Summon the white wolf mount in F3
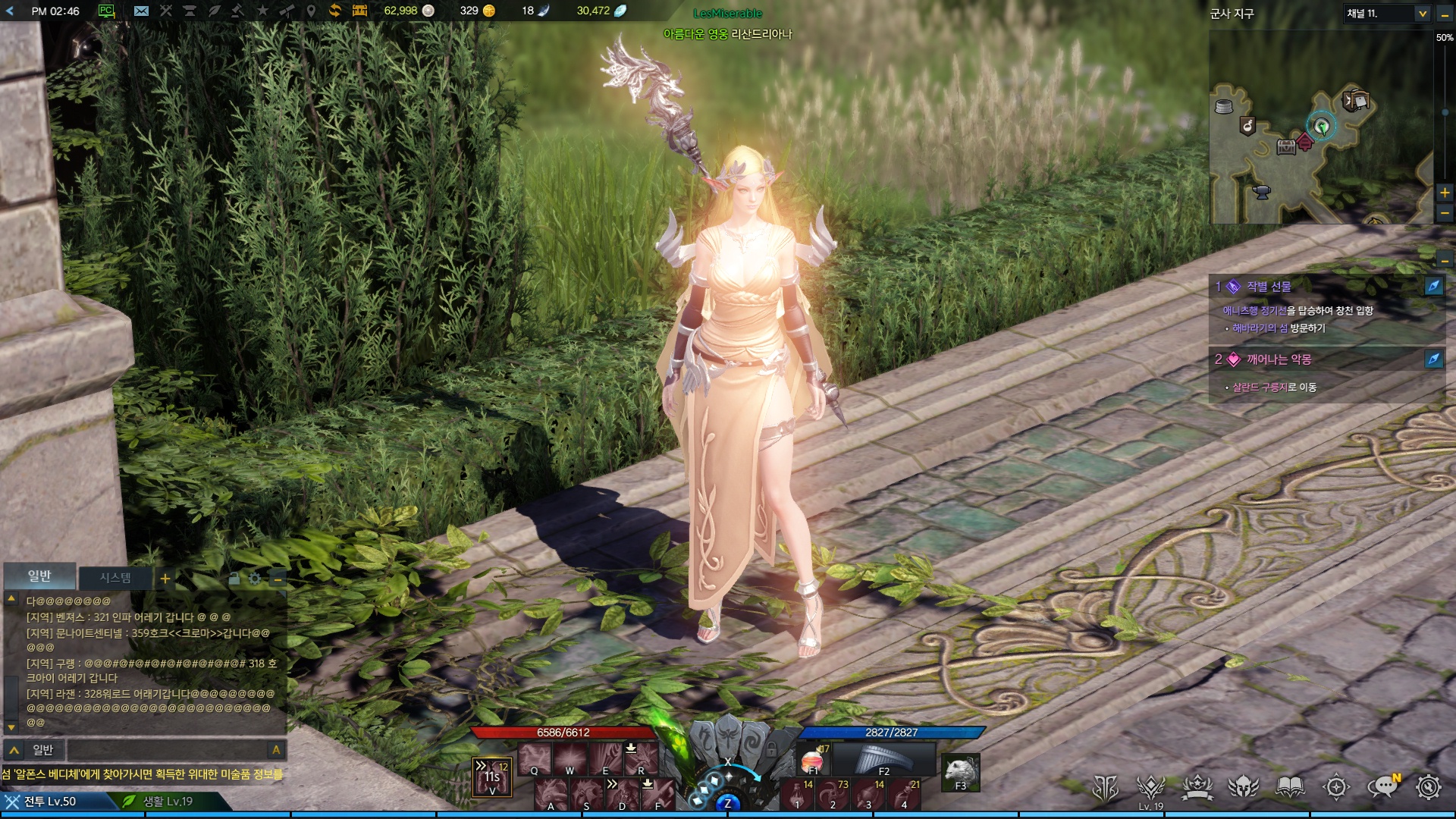 [960, 772]
